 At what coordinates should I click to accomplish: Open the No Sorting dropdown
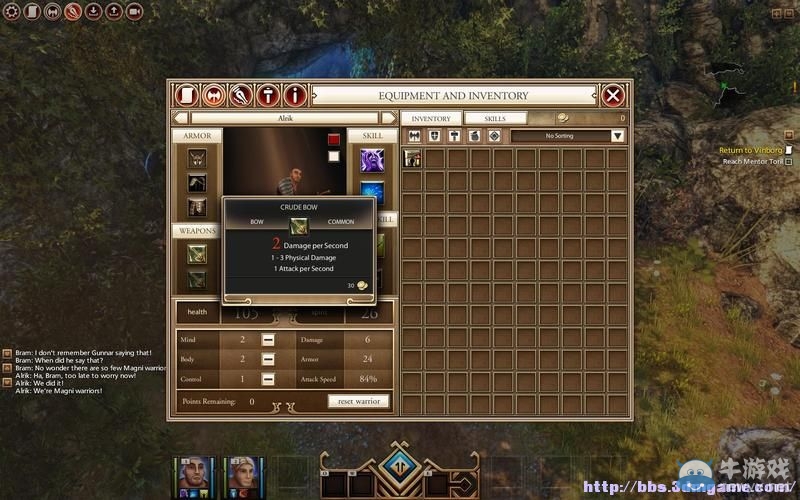point(568,136)
